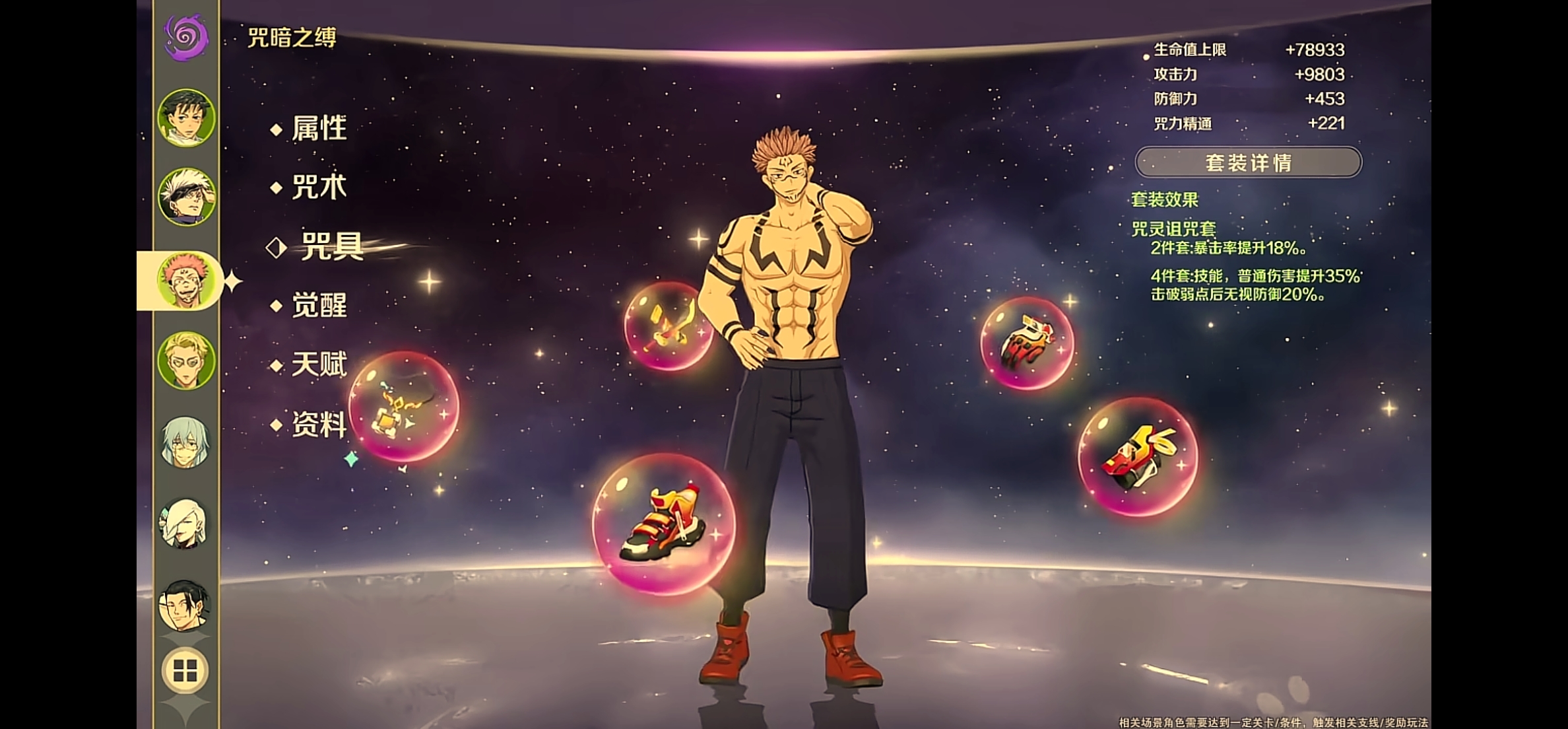Open the 属性 attributes menu
This screenshot has width=1568, height=729.
click(319, 128)
